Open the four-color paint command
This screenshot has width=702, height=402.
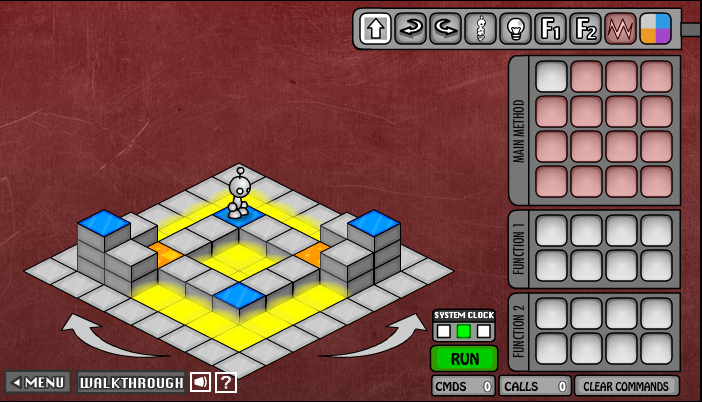[x=655, y=28]
